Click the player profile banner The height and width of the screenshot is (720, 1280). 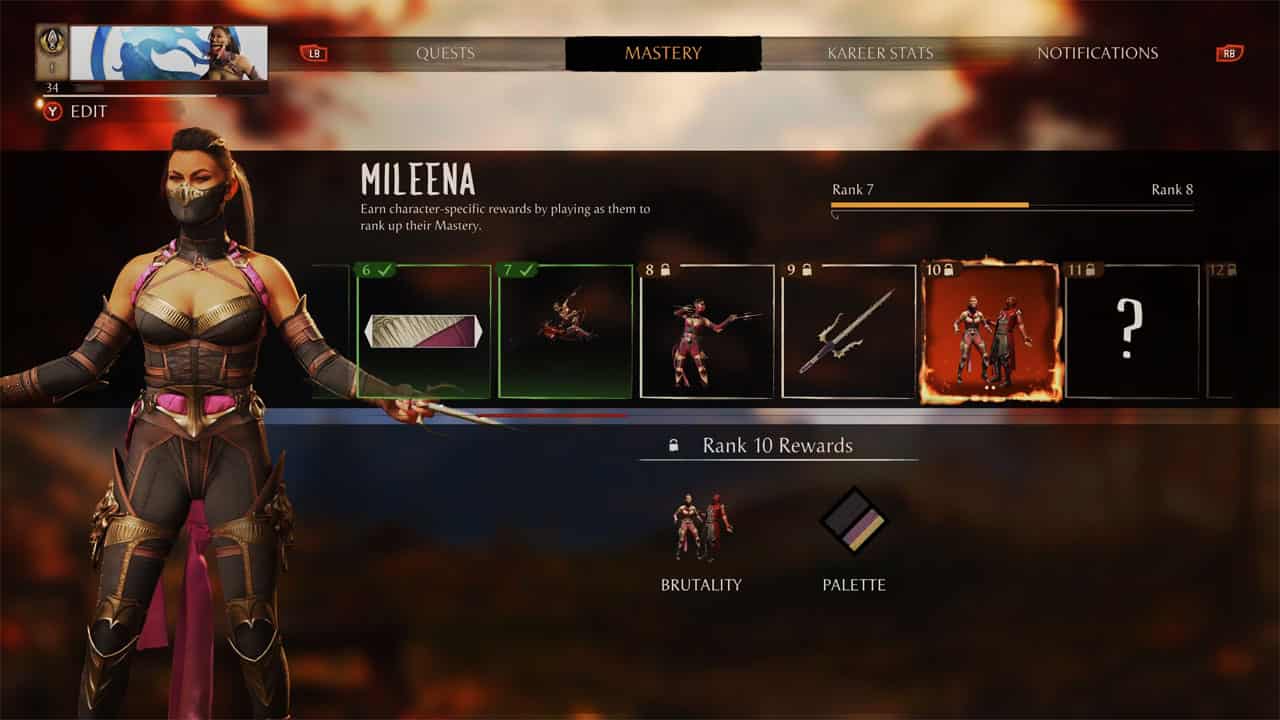pyautogui.click(x=168, y=53)
